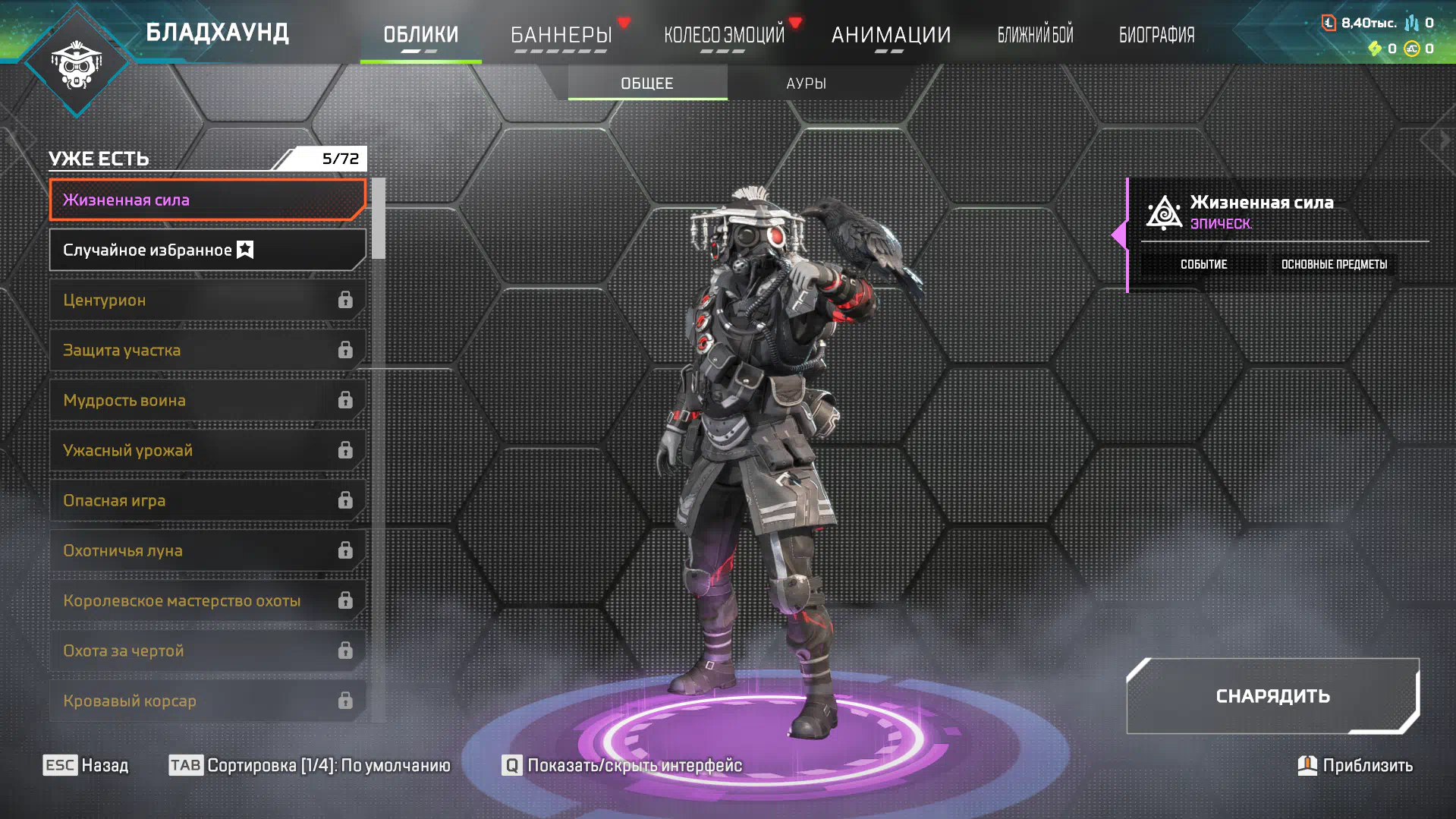Switch to the Баннеры tab
Image resolution: width=1456 pixels, height=819 pixels.
[561, 35]
